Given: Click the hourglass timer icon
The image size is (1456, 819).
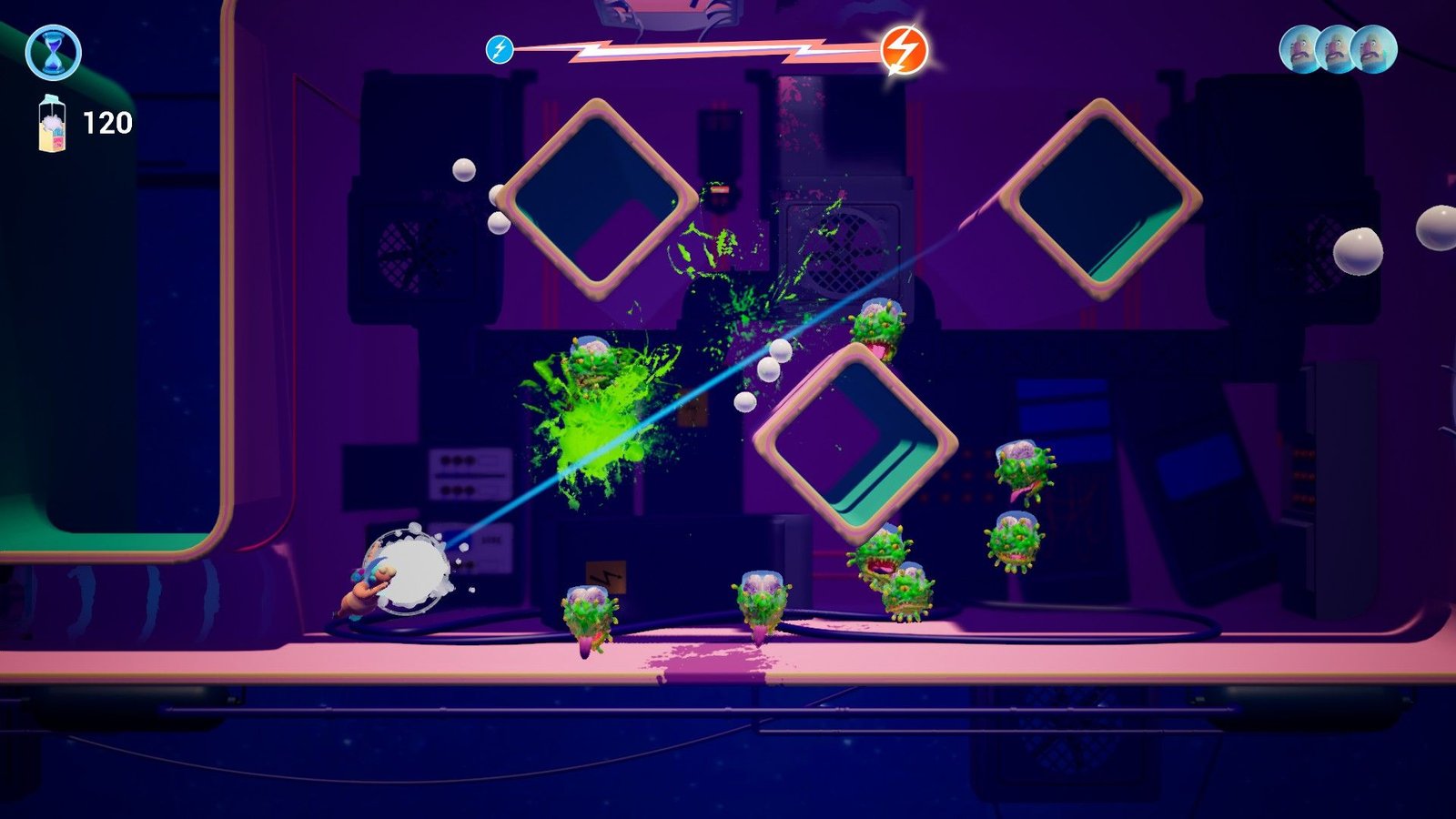Looking at the screenshot, I should point(54,53).
